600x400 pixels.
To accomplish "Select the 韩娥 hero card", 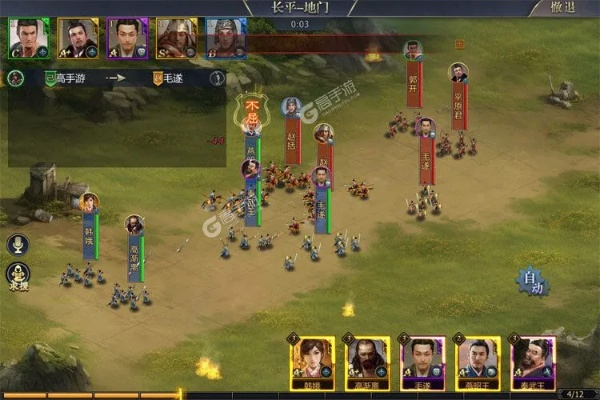I will pos(311,361).
